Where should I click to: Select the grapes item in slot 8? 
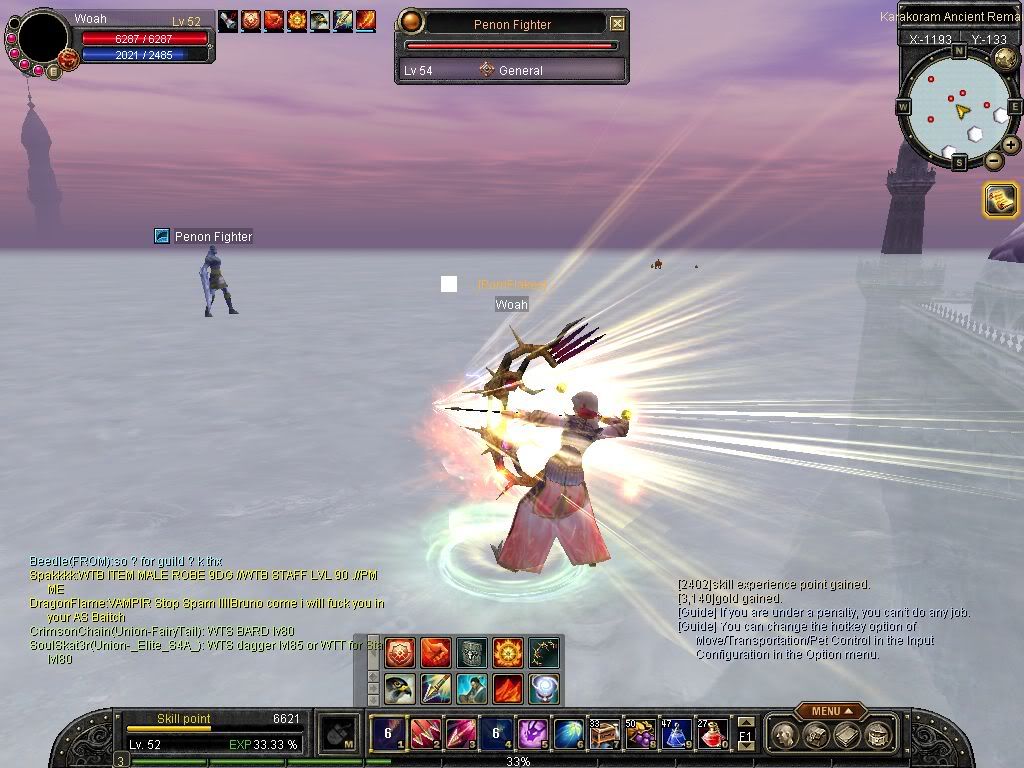(x=640, y=734)
